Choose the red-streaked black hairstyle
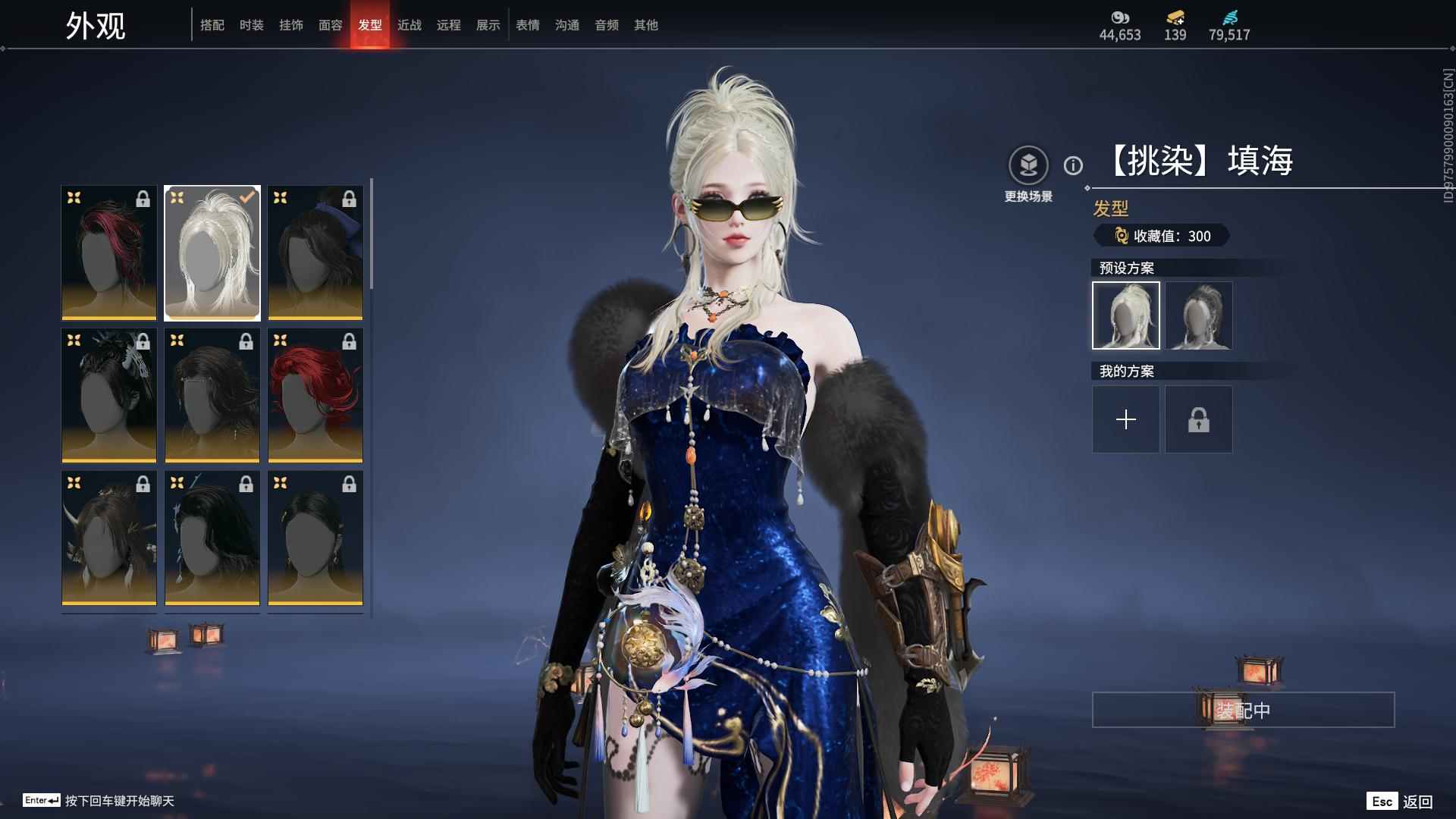This screenshot has height=819, width=1456. coord(109,253)
